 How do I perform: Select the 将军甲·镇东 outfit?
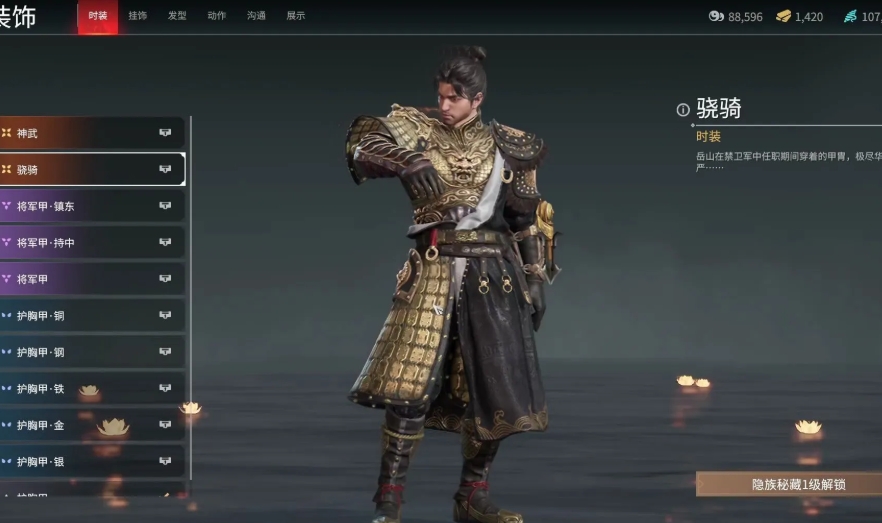pos(90,206)
